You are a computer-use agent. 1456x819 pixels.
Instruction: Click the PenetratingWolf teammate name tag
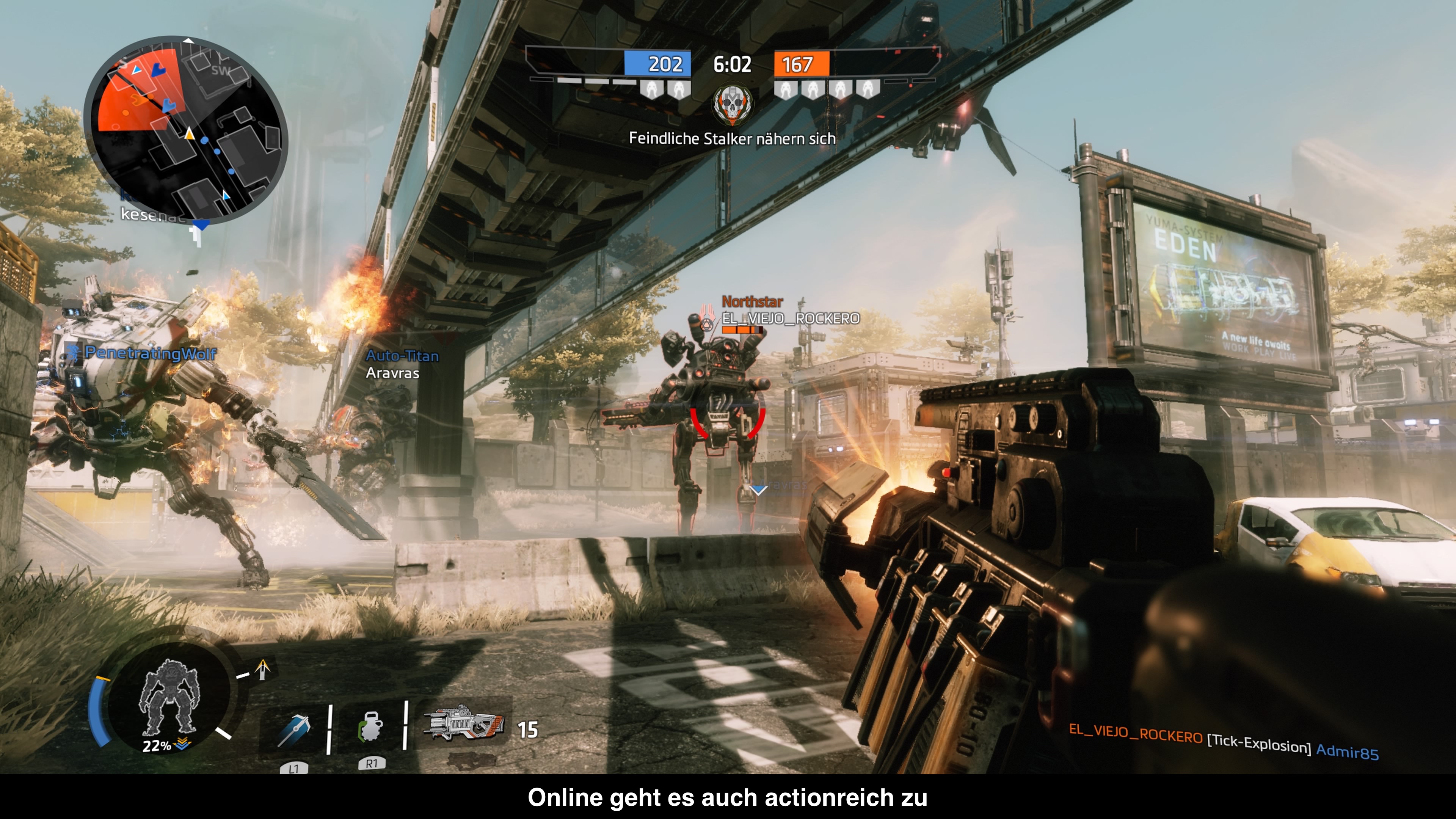point(150,353)
